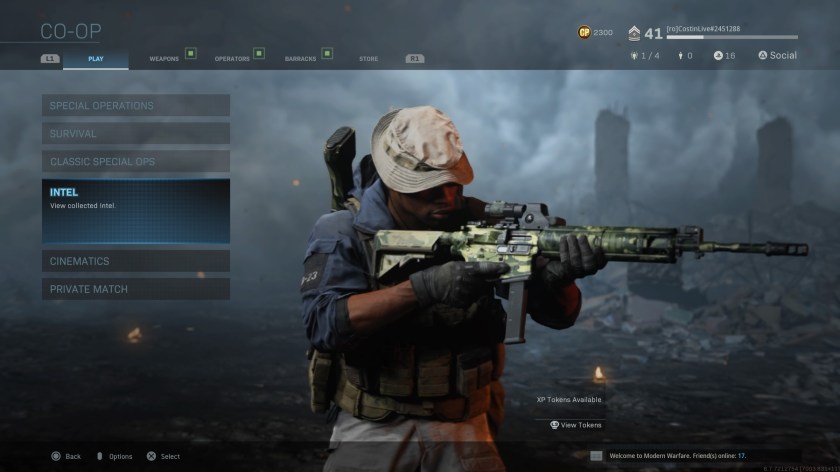The height and width of the screenshot is (472, 840).
Task: Visit the Store tab
Action: 368,59
